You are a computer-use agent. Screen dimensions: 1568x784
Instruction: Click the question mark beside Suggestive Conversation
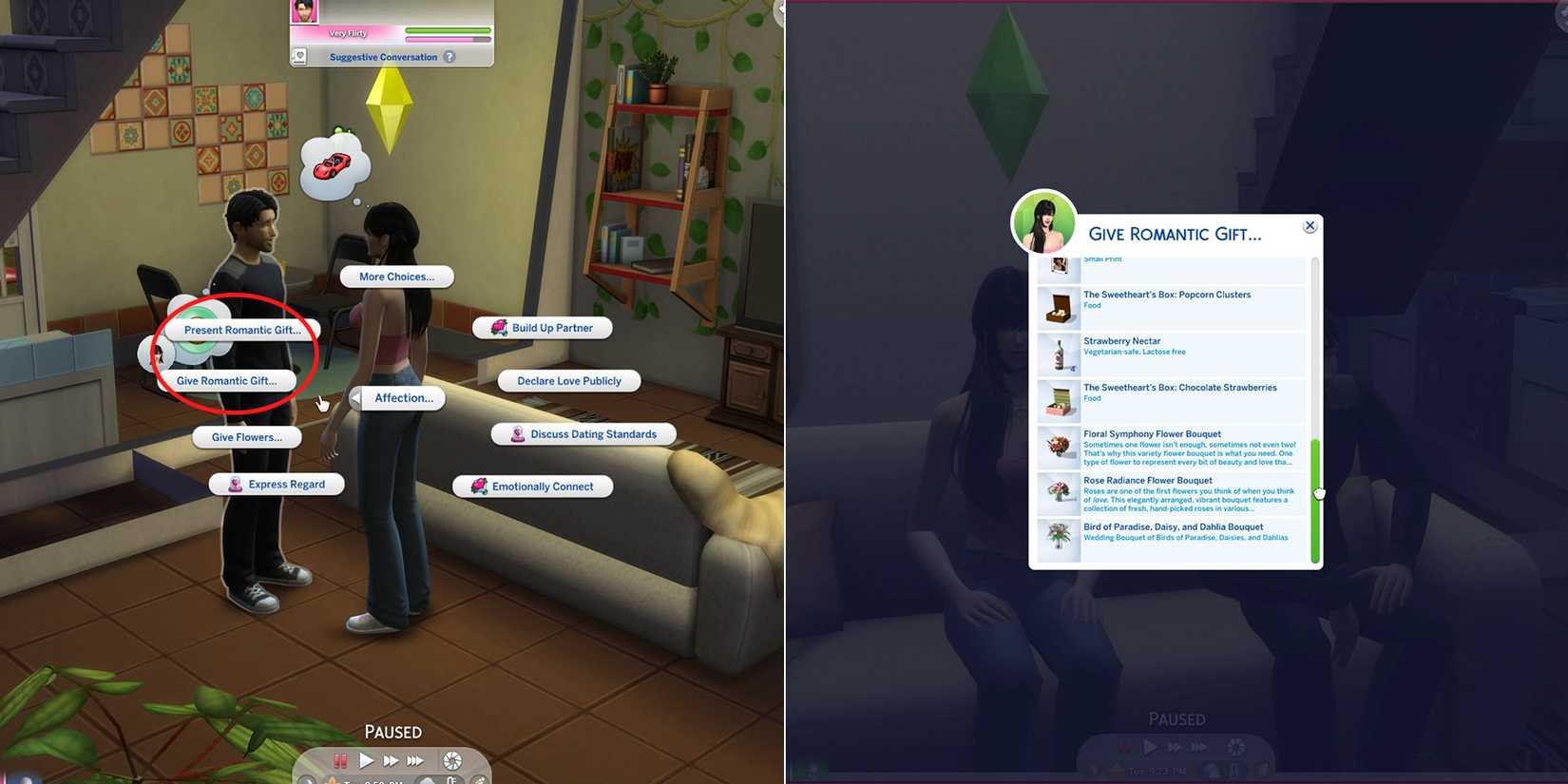click(449, 57)
